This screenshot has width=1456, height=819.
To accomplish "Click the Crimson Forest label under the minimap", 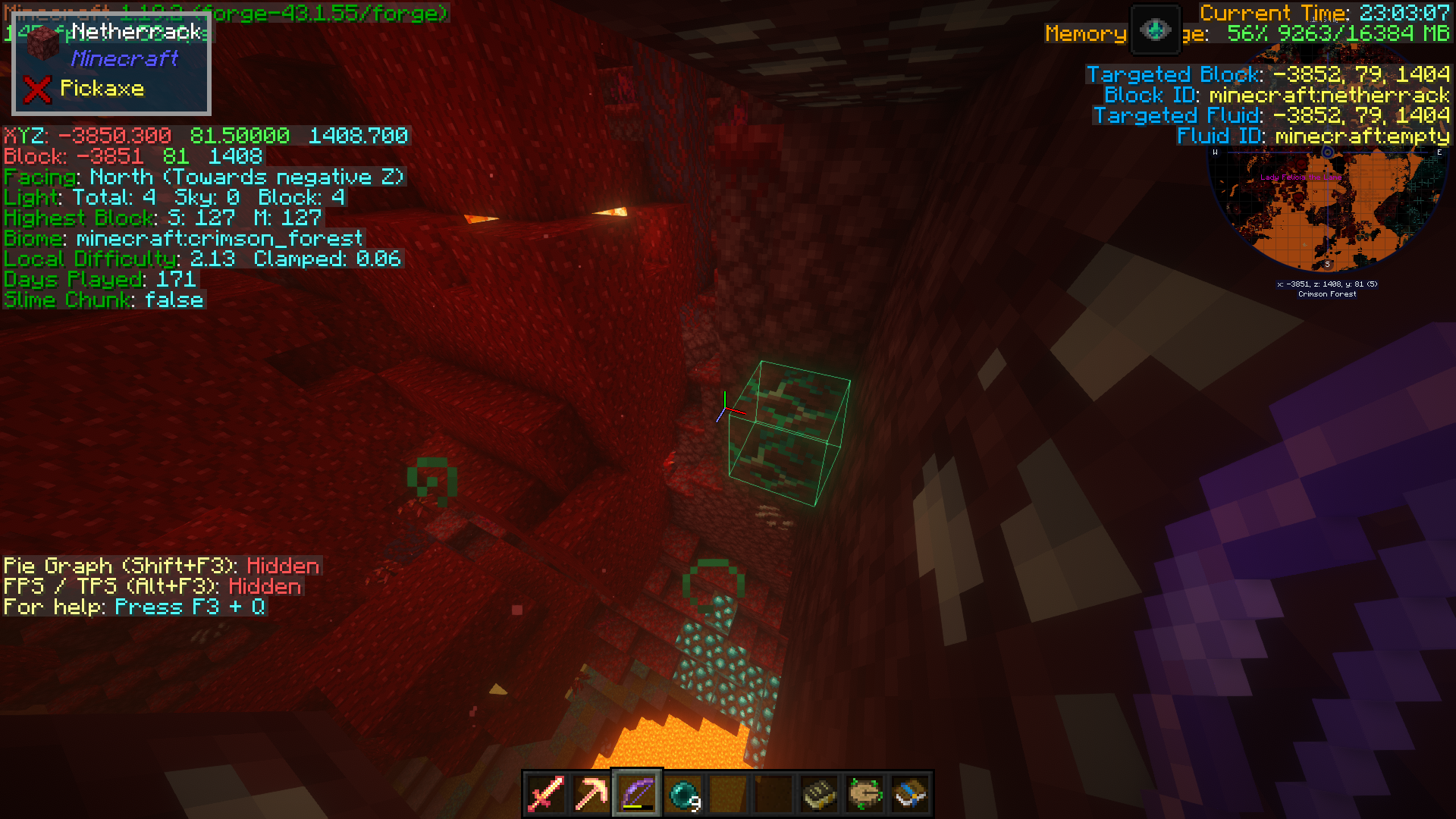I will (x=1326, y=294).
